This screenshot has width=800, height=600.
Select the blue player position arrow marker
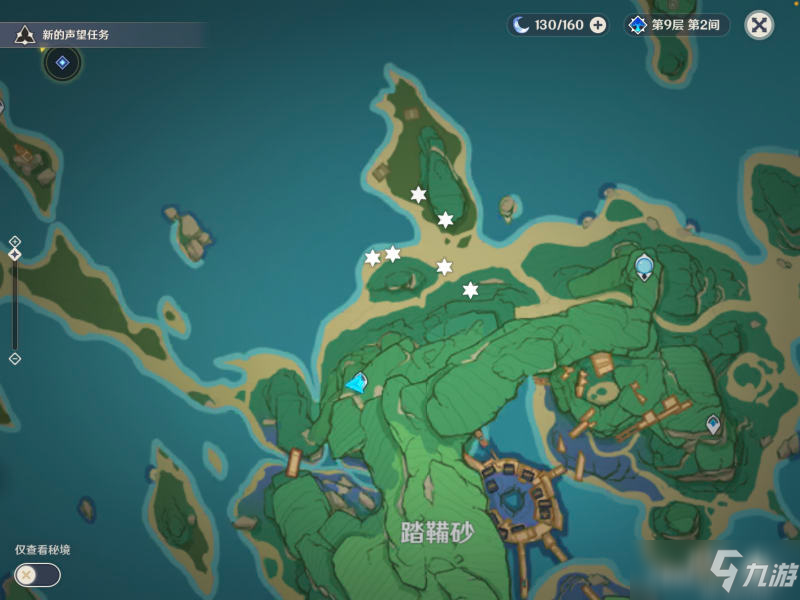(x=355, y=382)
